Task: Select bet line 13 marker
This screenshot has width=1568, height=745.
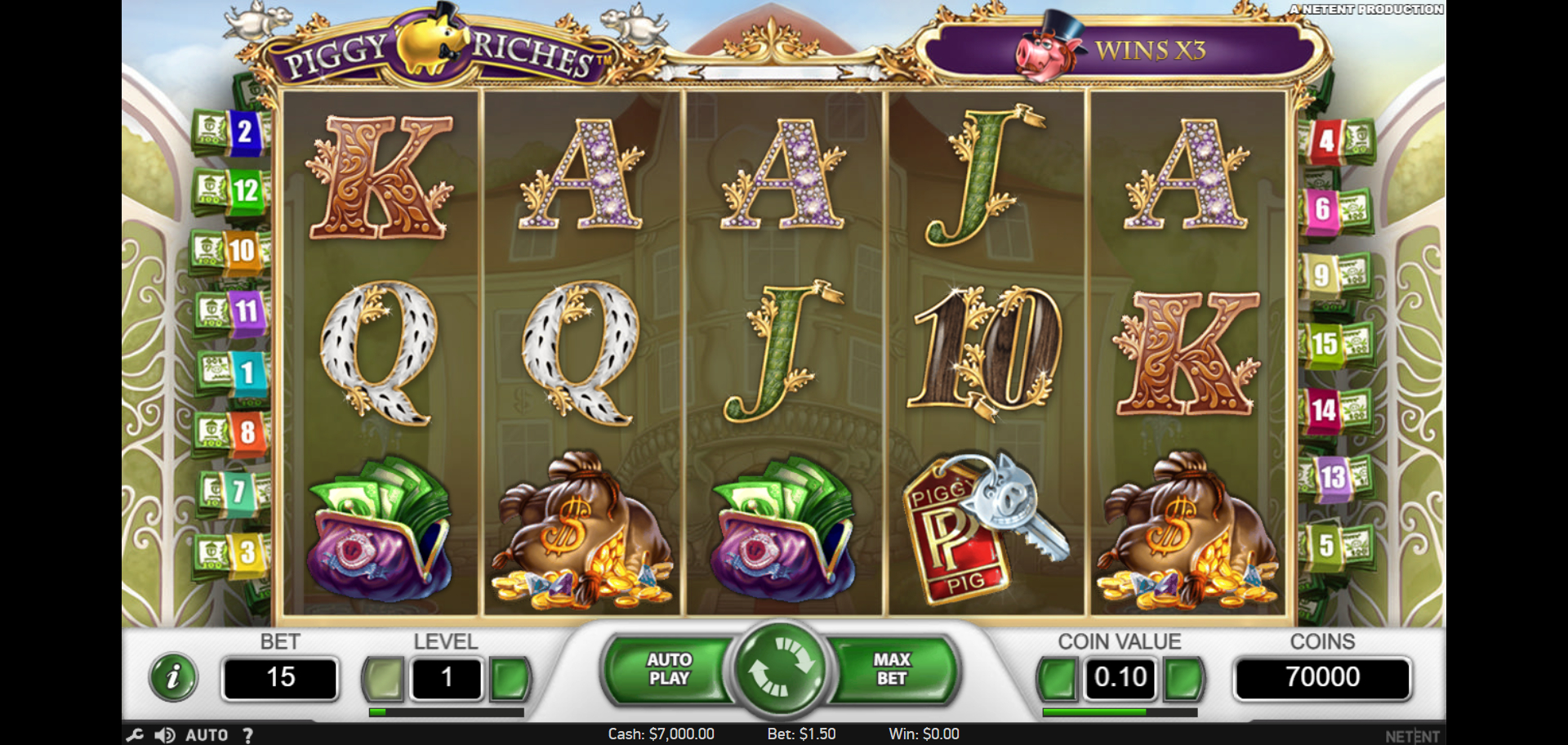Action: tap(1332, 477)
